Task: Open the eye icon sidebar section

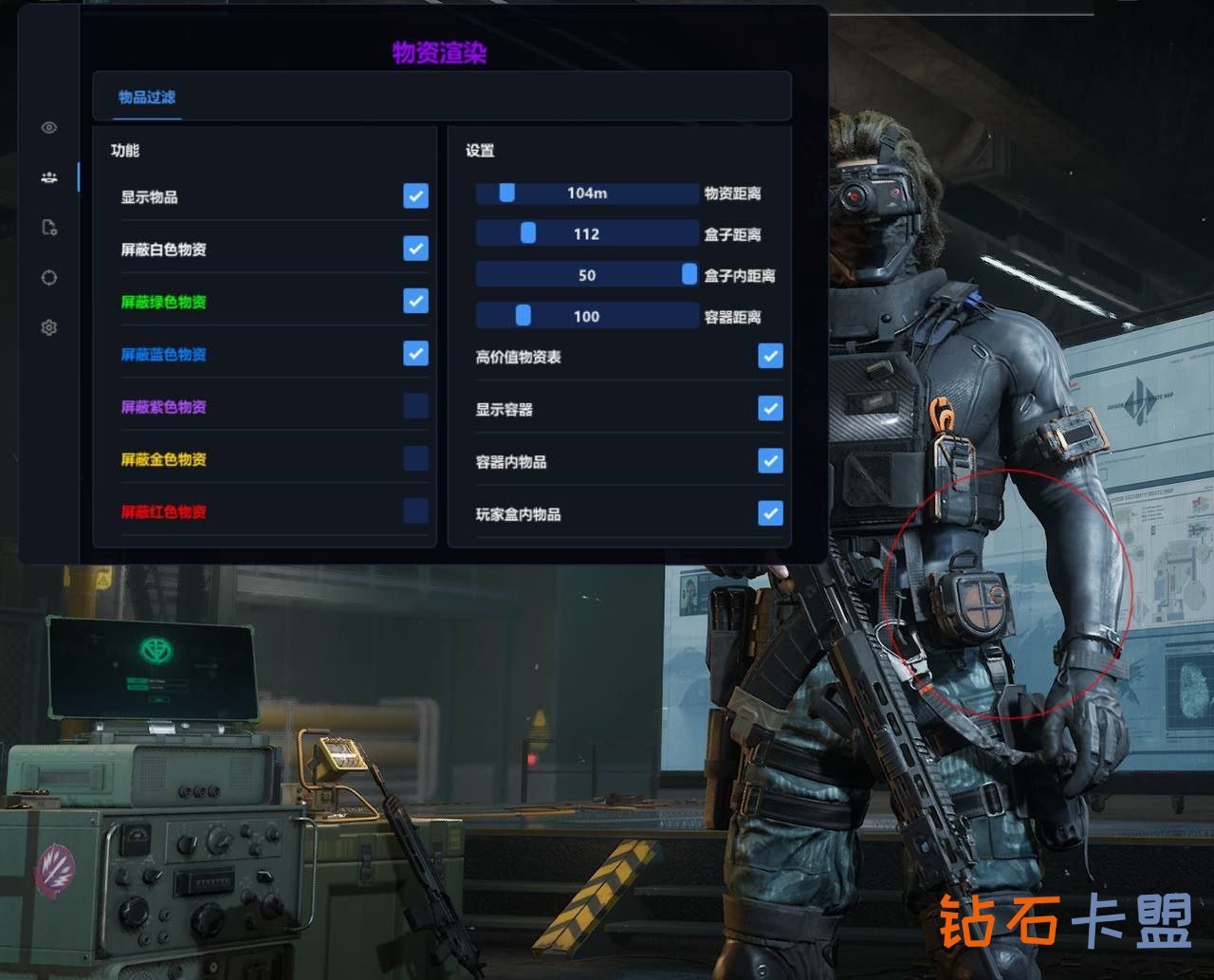Action: point(49,128)
